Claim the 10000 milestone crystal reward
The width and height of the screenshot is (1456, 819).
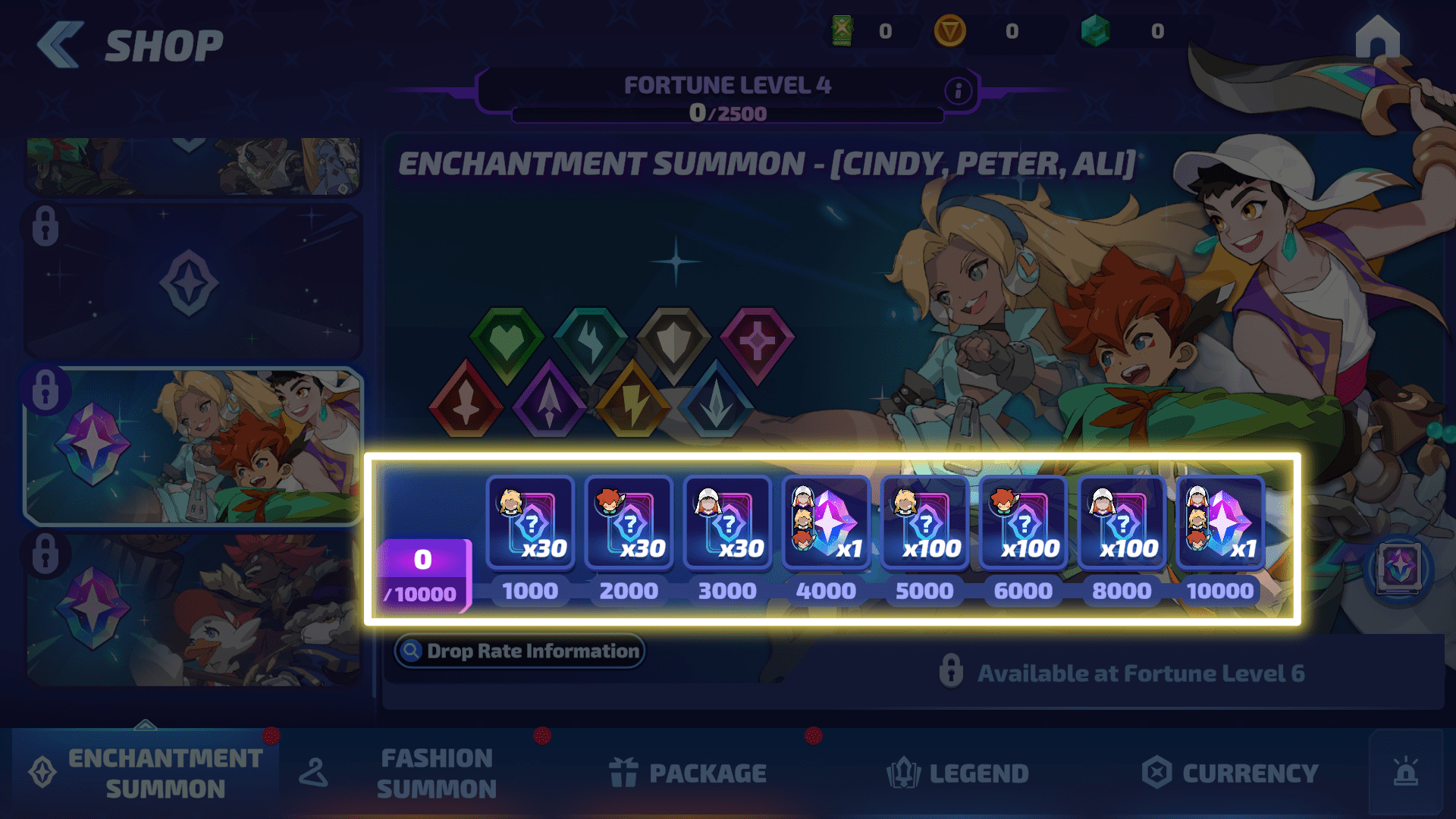[1220, 522]
